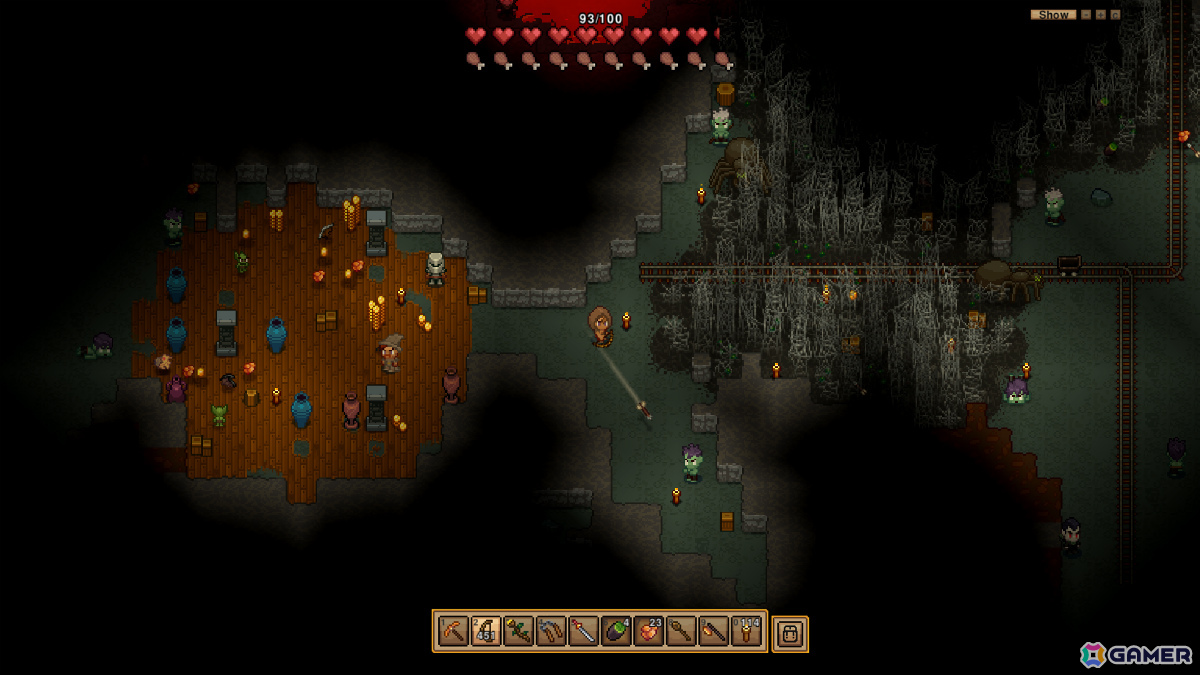Select the slingshot in hotbar slot 4
Screen dimensions: 1200x675
tap(551, 632)
